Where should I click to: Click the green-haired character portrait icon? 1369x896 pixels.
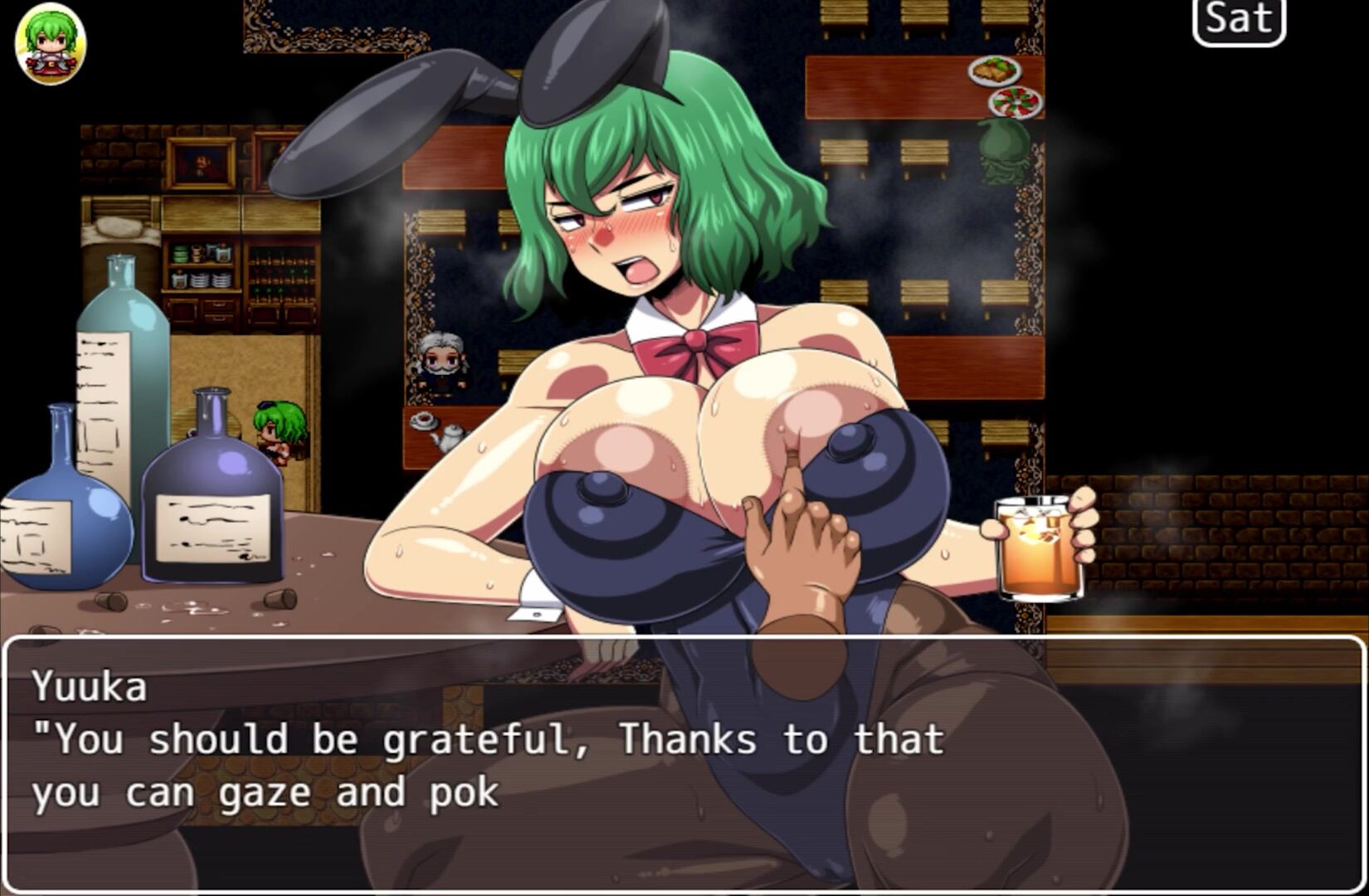51,43
